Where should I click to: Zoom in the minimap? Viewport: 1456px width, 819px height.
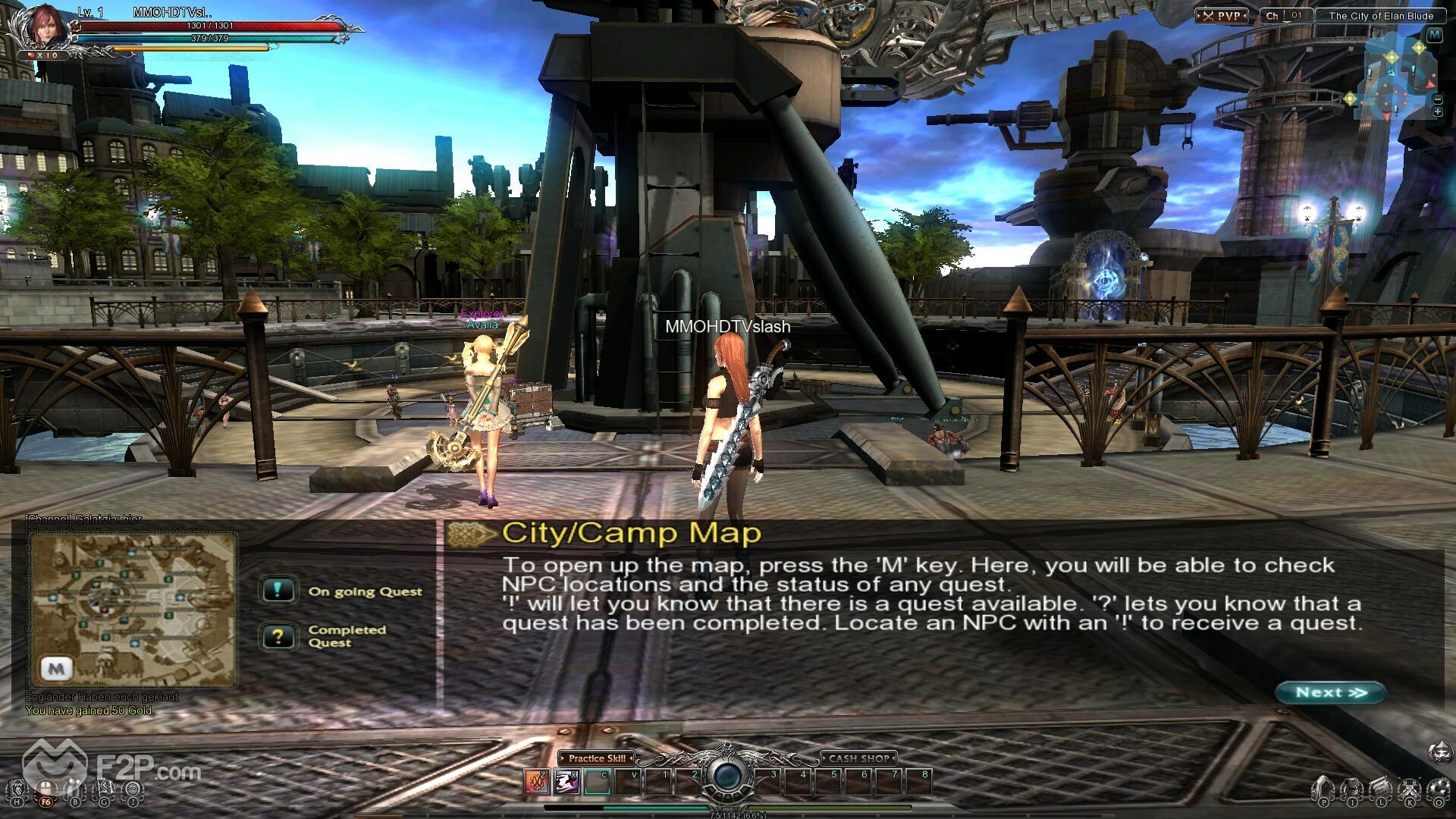(1437, 112)
